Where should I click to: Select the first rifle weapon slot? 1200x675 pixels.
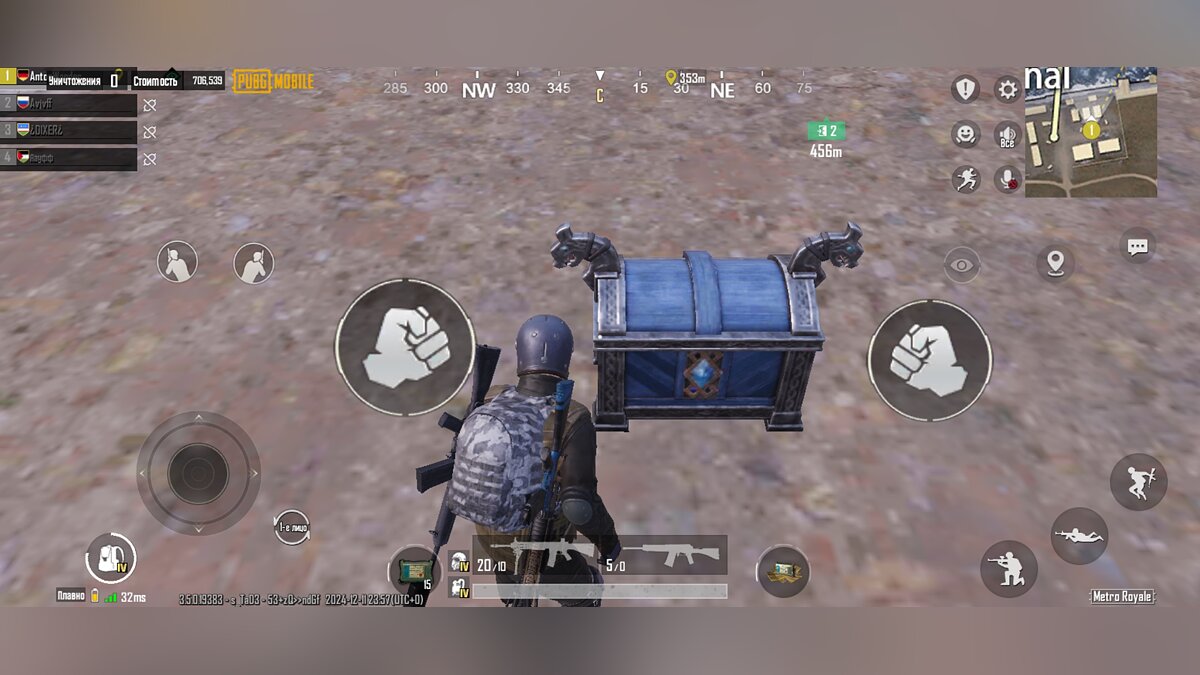tap(535, 555)
